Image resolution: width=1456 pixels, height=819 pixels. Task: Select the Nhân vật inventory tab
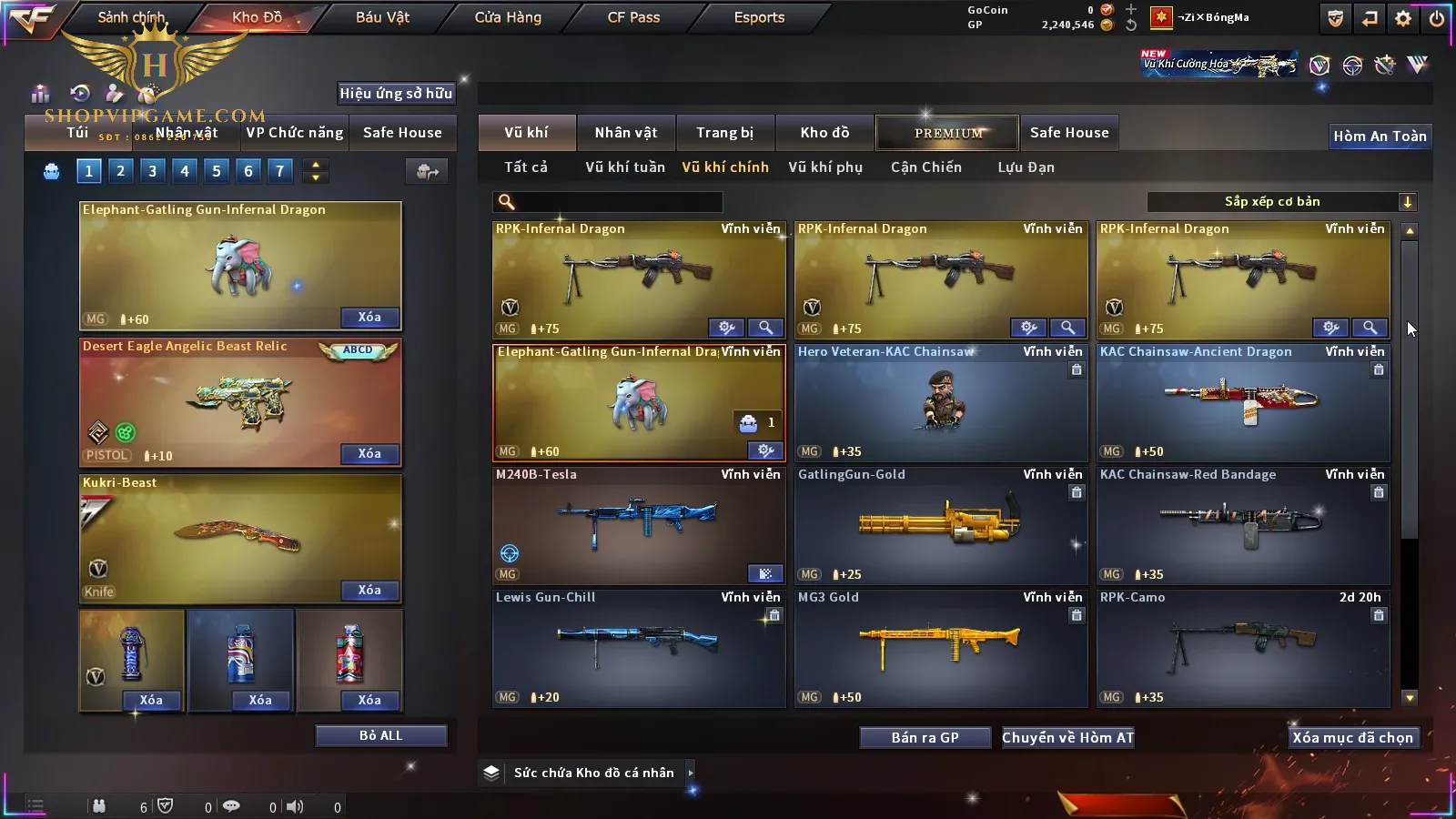(x=625, y=133)
